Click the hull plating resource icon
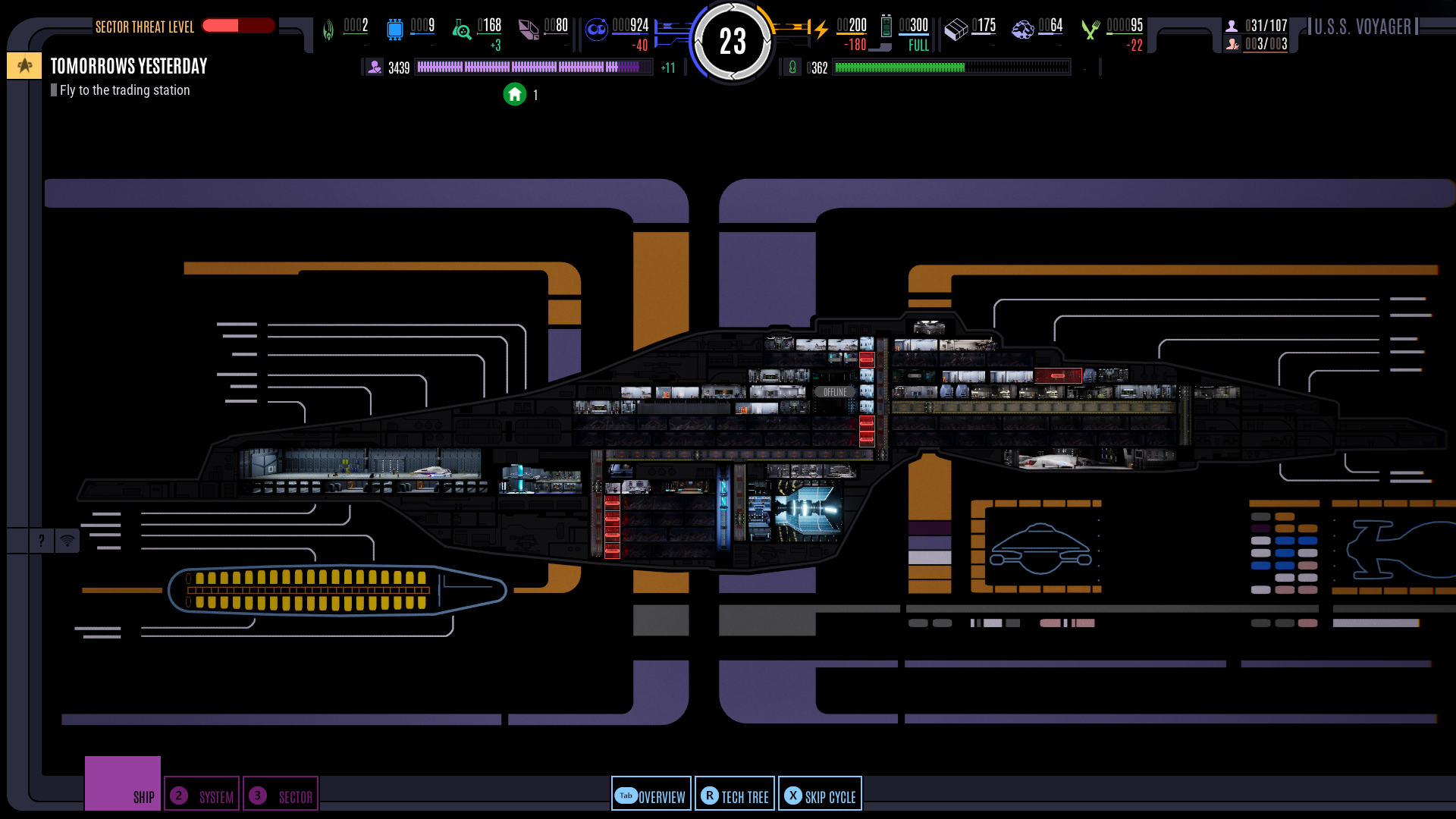1456x819 pixels. 956,28
